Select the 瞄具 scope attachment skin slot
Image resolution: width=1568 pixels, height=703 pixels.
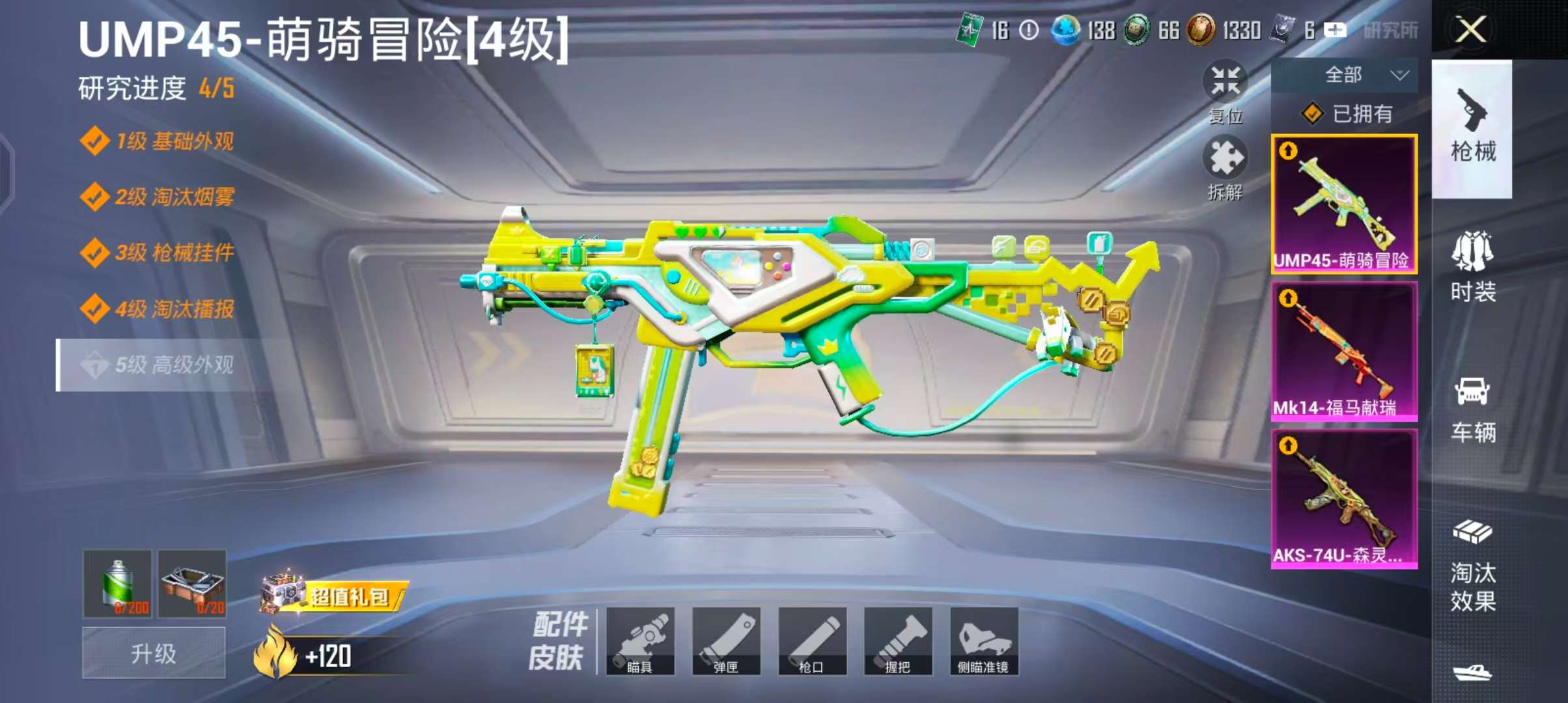click(640, 641)
